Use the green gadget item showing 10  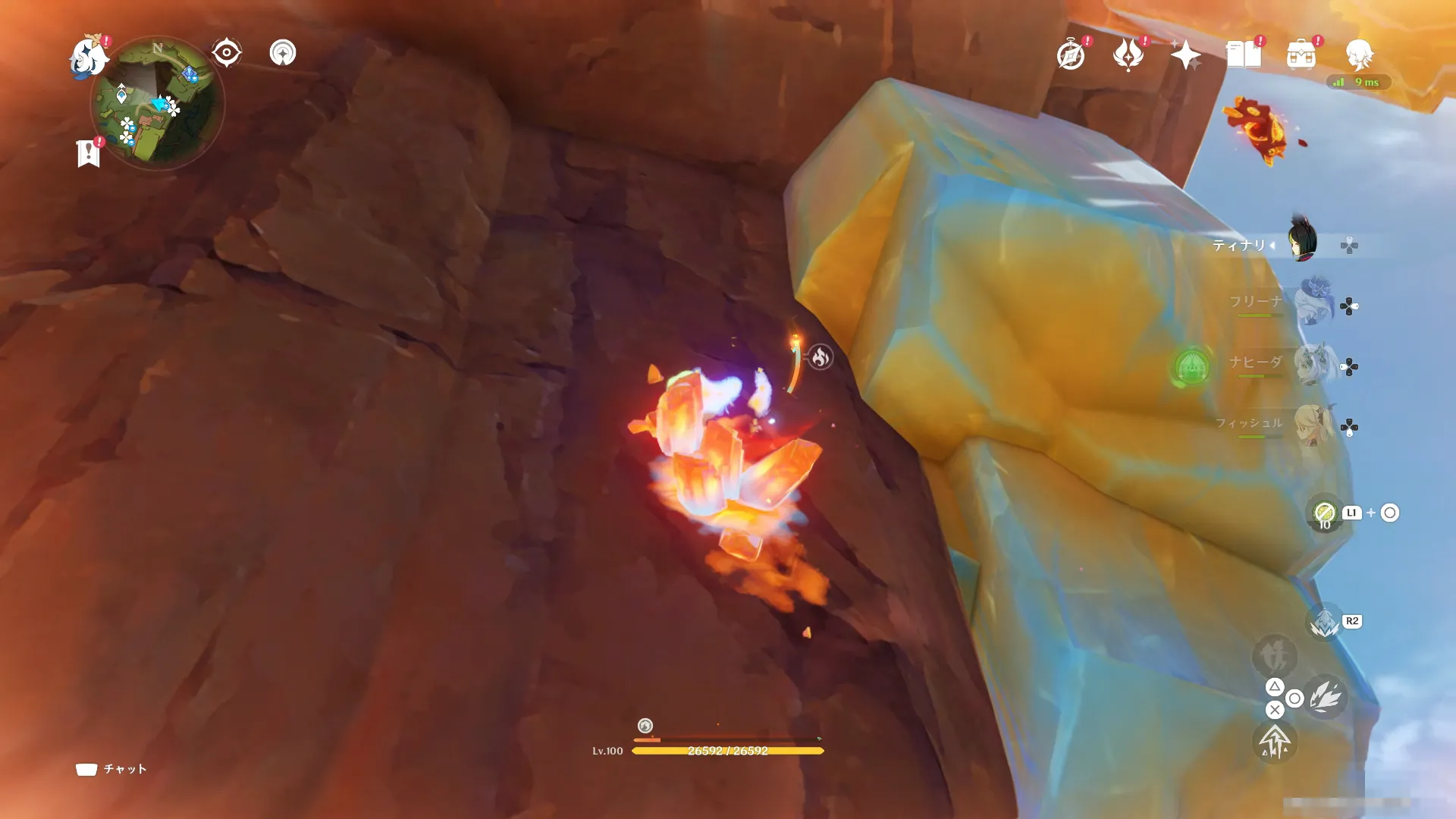pyautogui.click(x=1325, y=513)
